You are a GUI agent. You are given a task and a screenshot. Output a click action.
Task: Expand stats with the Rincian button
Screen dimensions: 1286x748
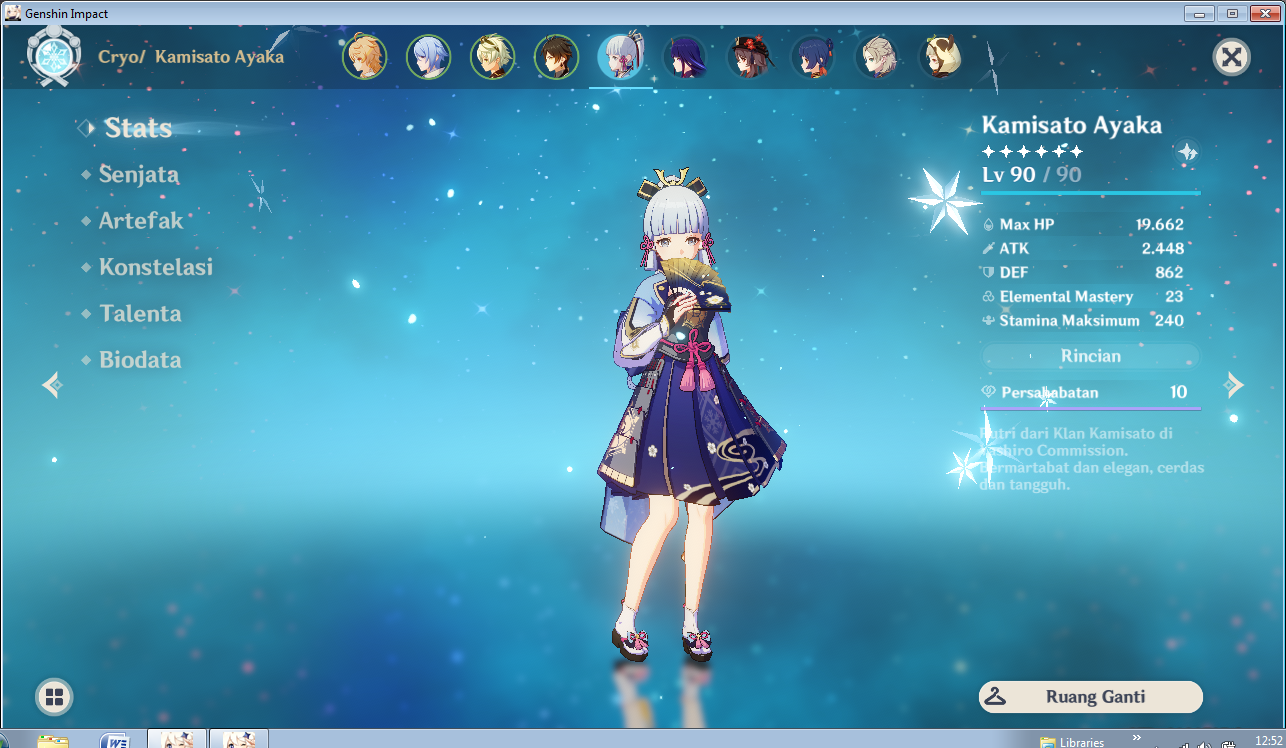point(1090,356)
